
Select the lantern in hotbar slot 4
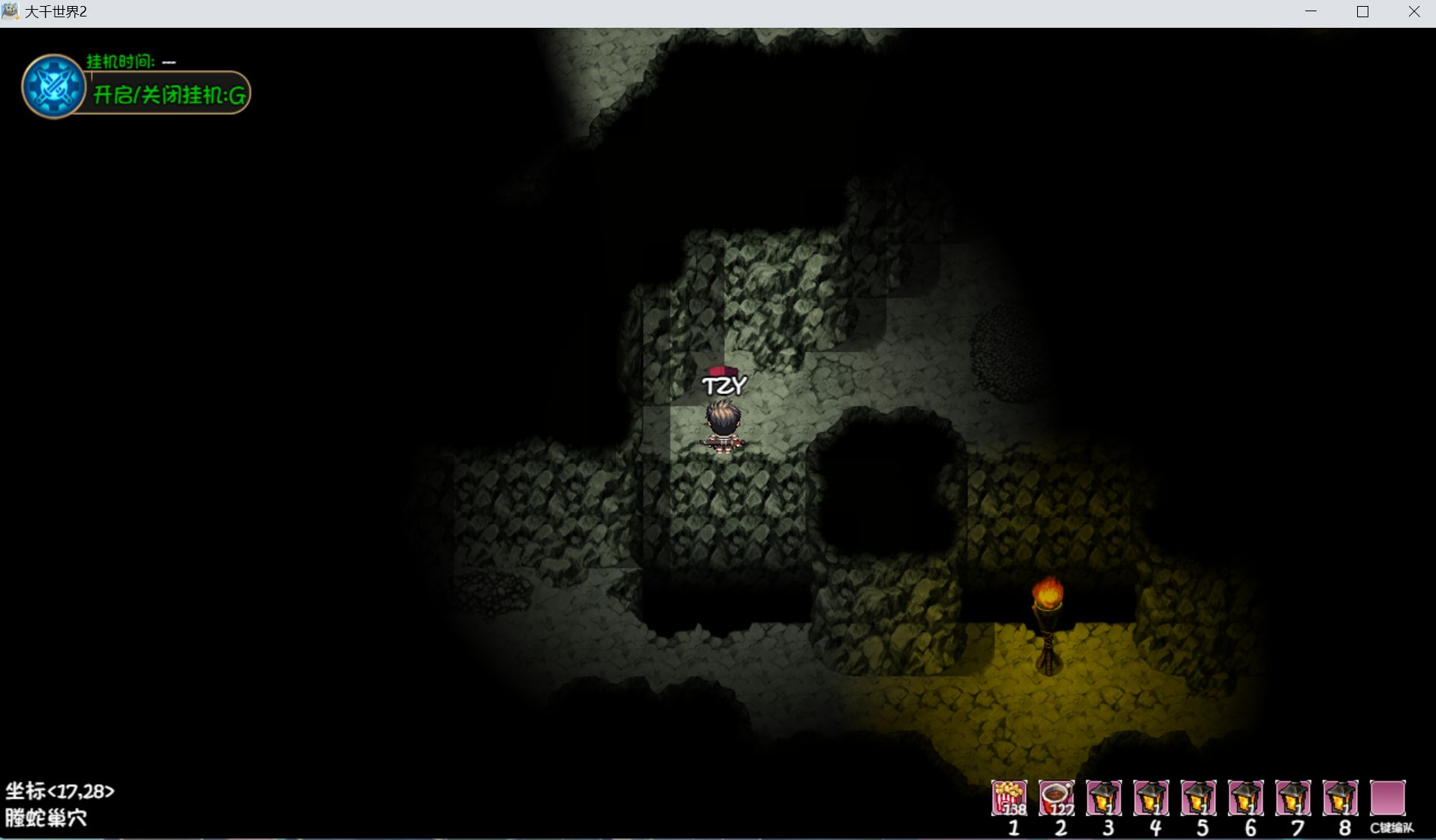coord(1151,797)
